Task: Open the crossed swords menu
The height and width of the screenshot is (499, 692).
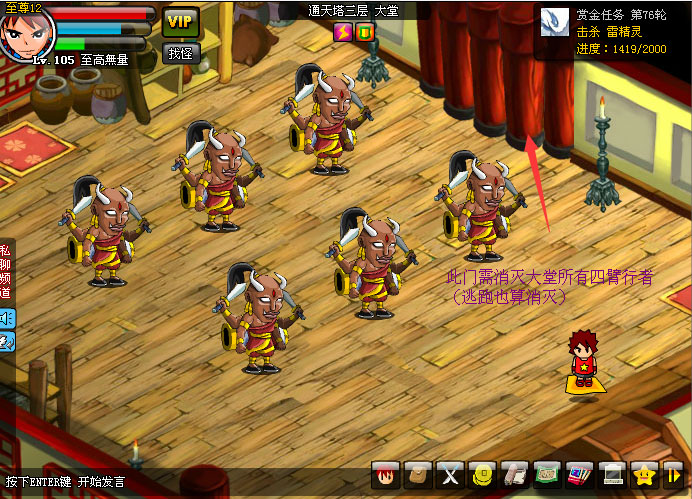Action: pos(451,473)
